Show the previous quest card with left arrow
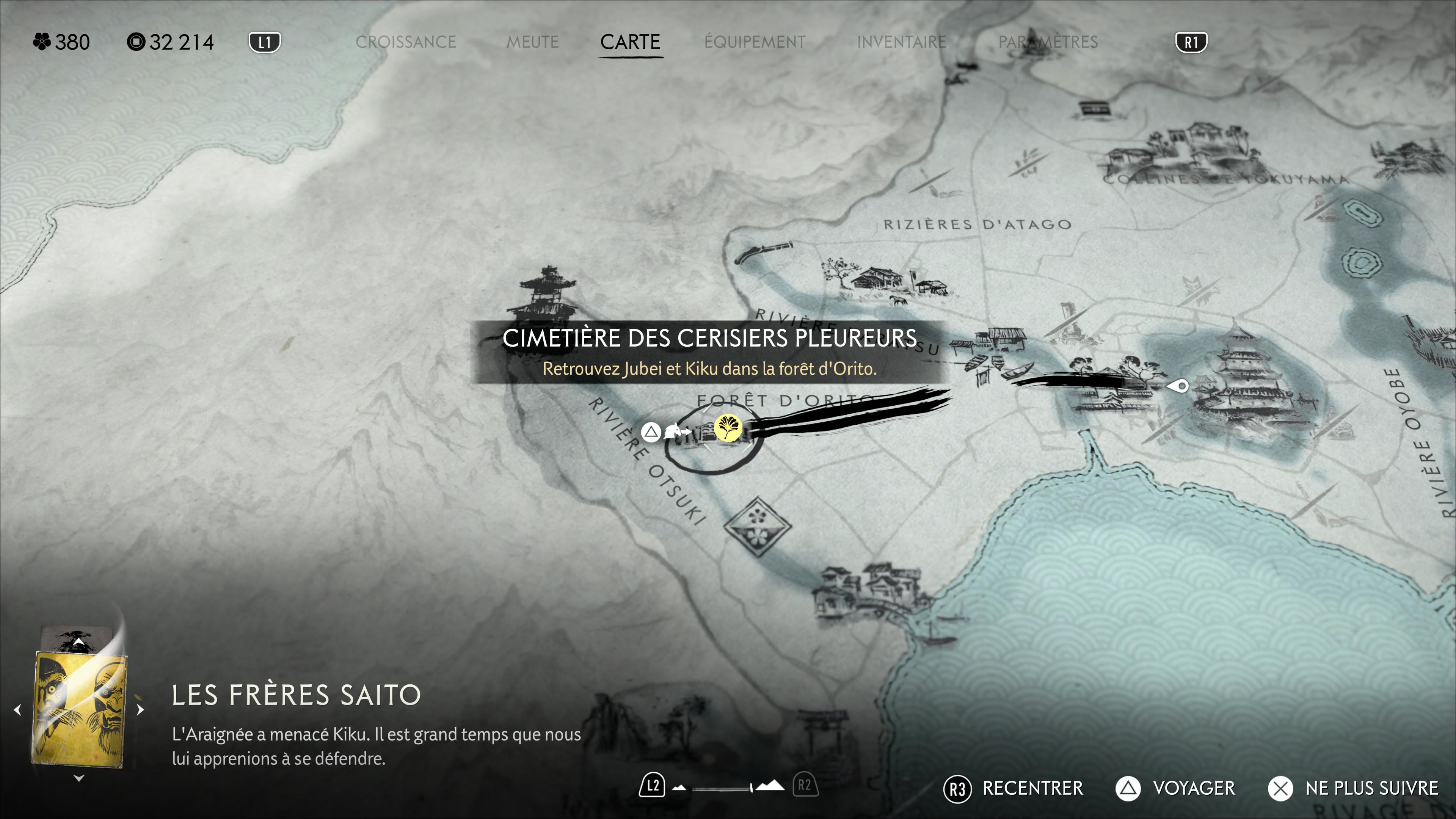Viewport: 1456px width, 819px height. (17, 709)
